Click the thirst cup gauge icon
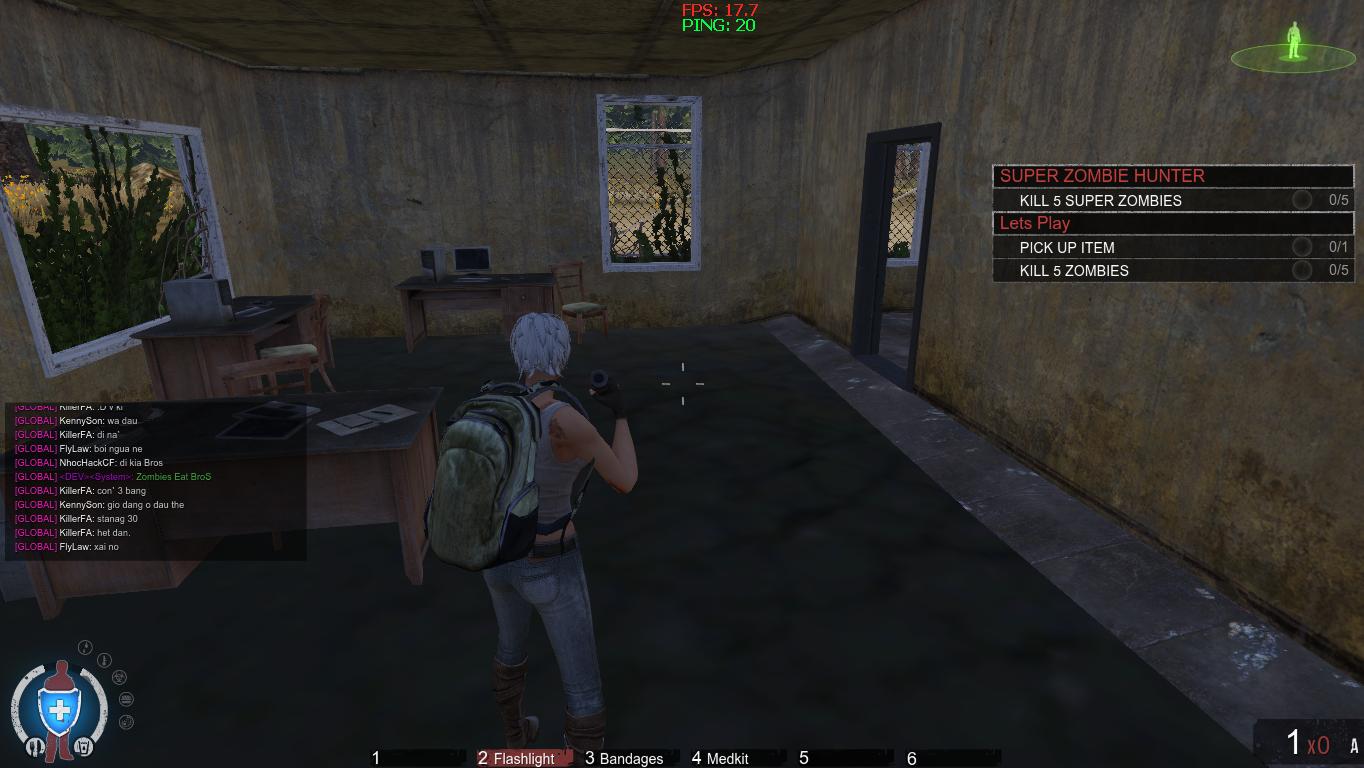This screenshot has height=768, width=1364. [x=85, y=746]
